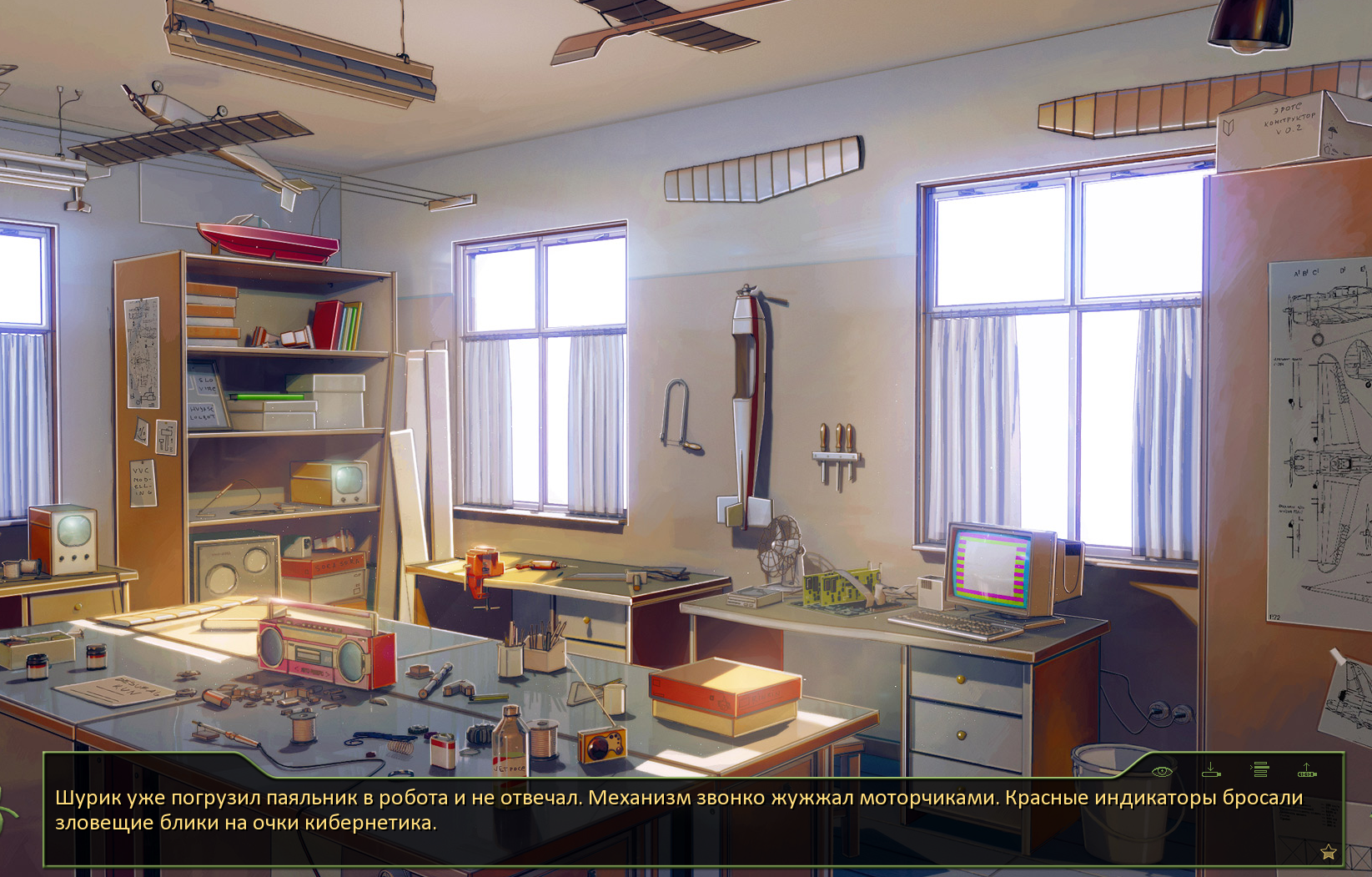The width and height of the screenshot is (1372, 877).
Task: Save the game with the down-arrow icon
Action: 1211,770
